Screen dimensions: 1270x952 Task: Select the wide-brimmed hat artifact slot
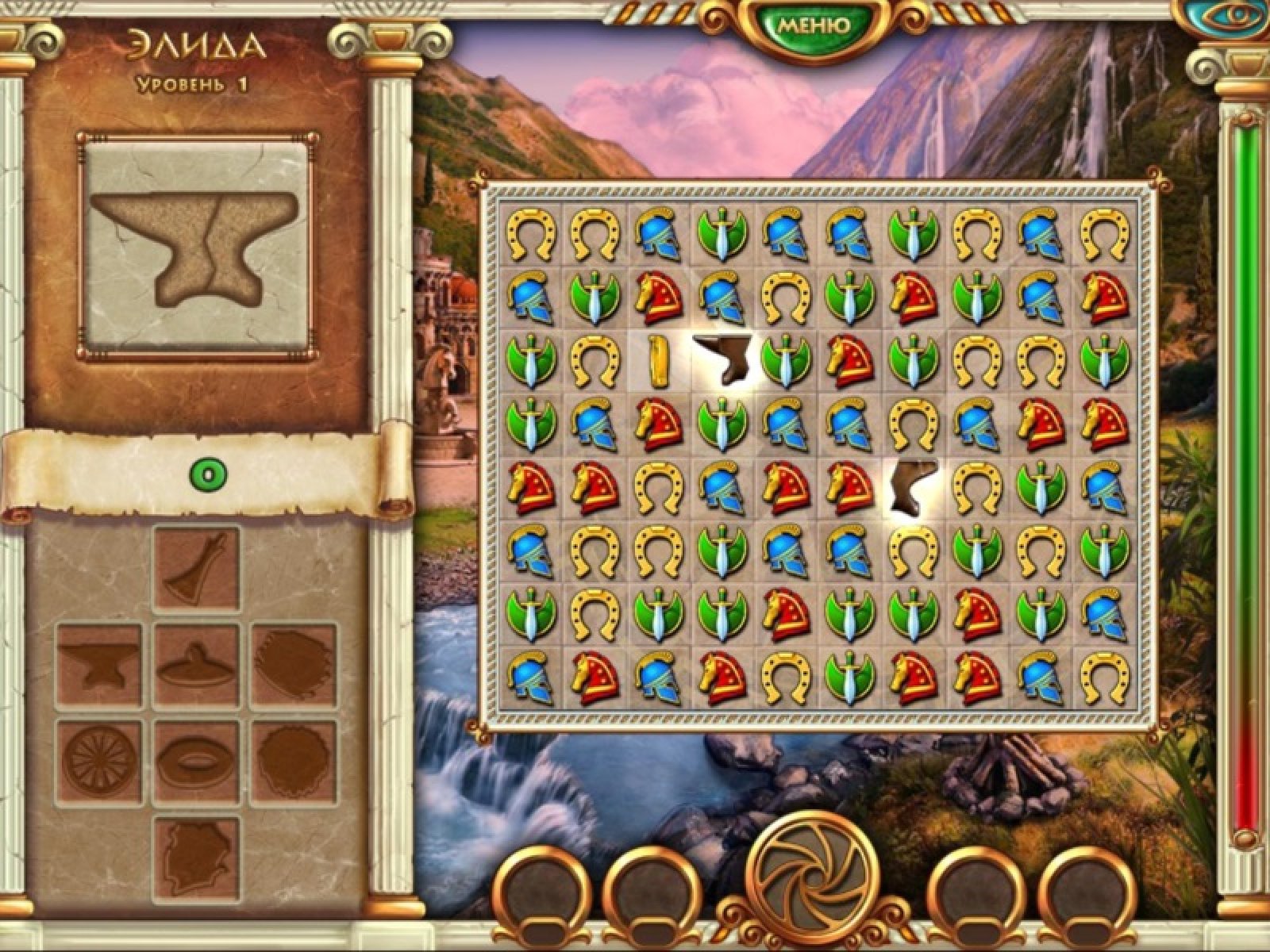[x=196, y=665]
